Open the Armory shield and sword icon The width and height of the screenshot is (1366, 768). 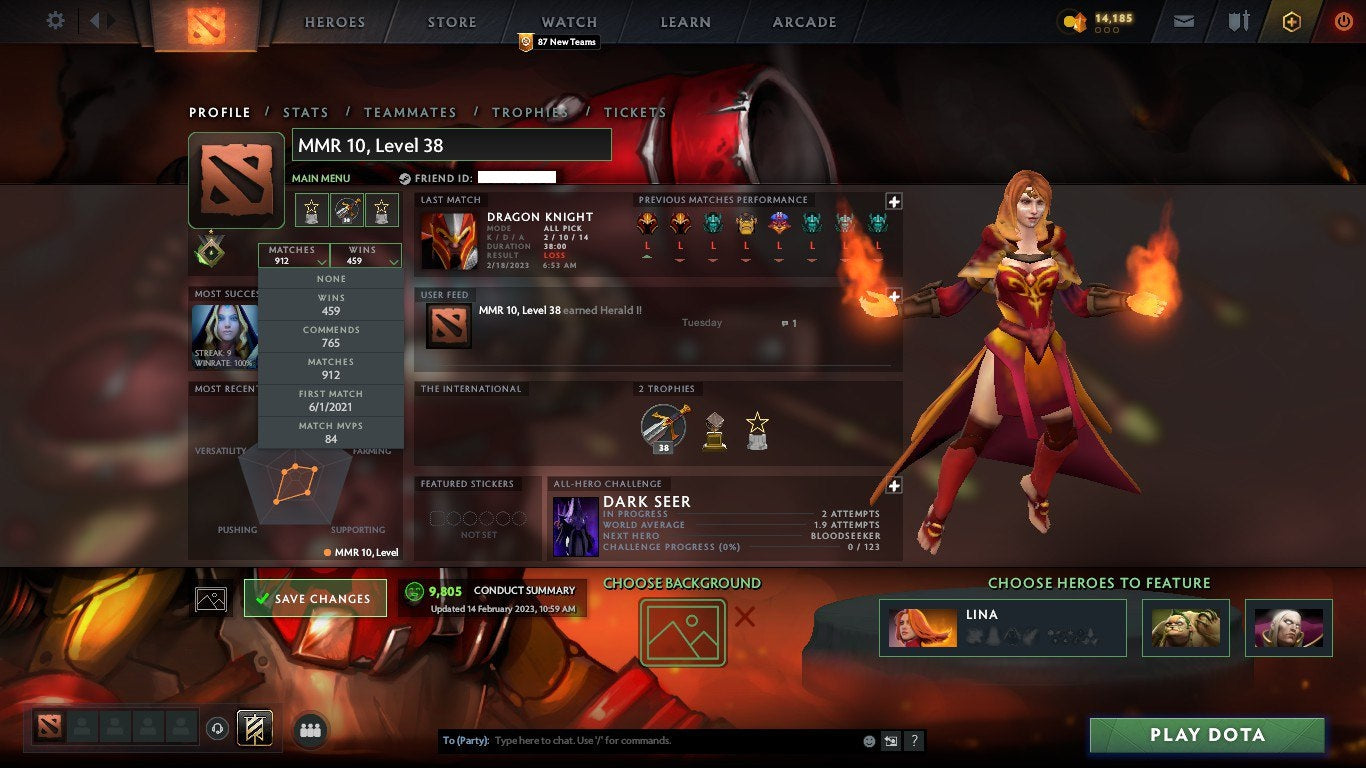1240,19
